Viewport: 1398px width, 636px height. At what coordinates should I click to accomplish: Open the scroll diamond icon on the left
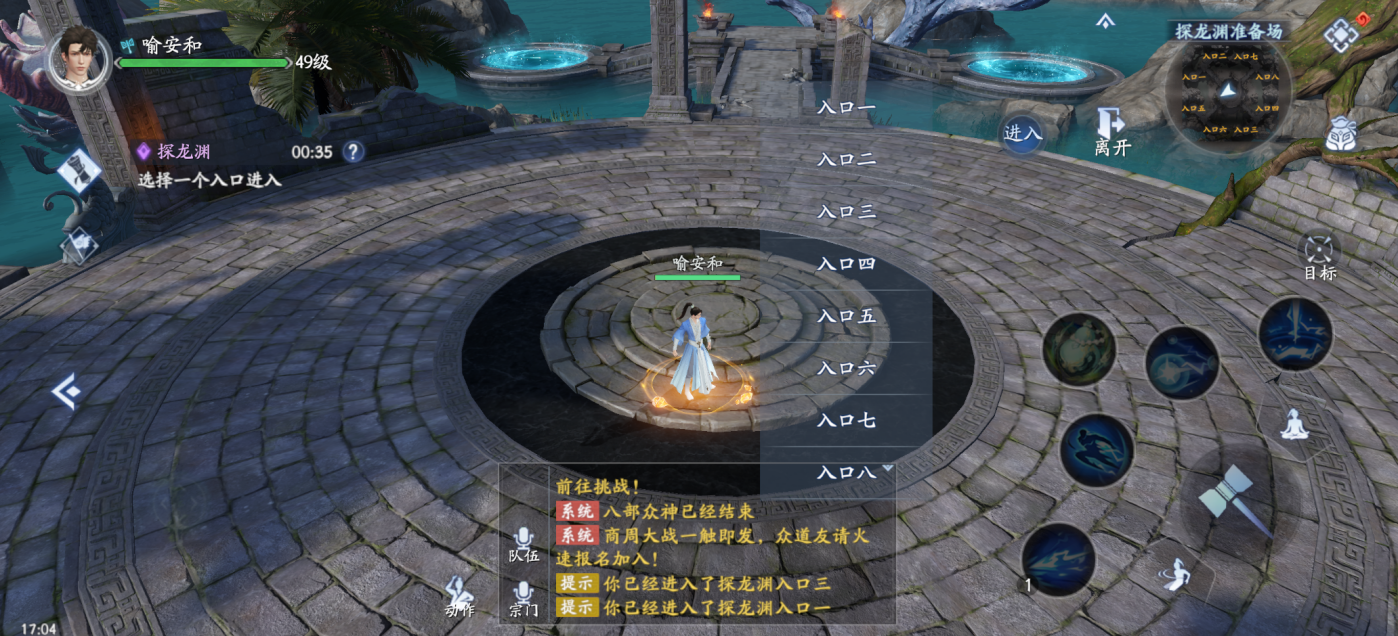pos(78,170)
